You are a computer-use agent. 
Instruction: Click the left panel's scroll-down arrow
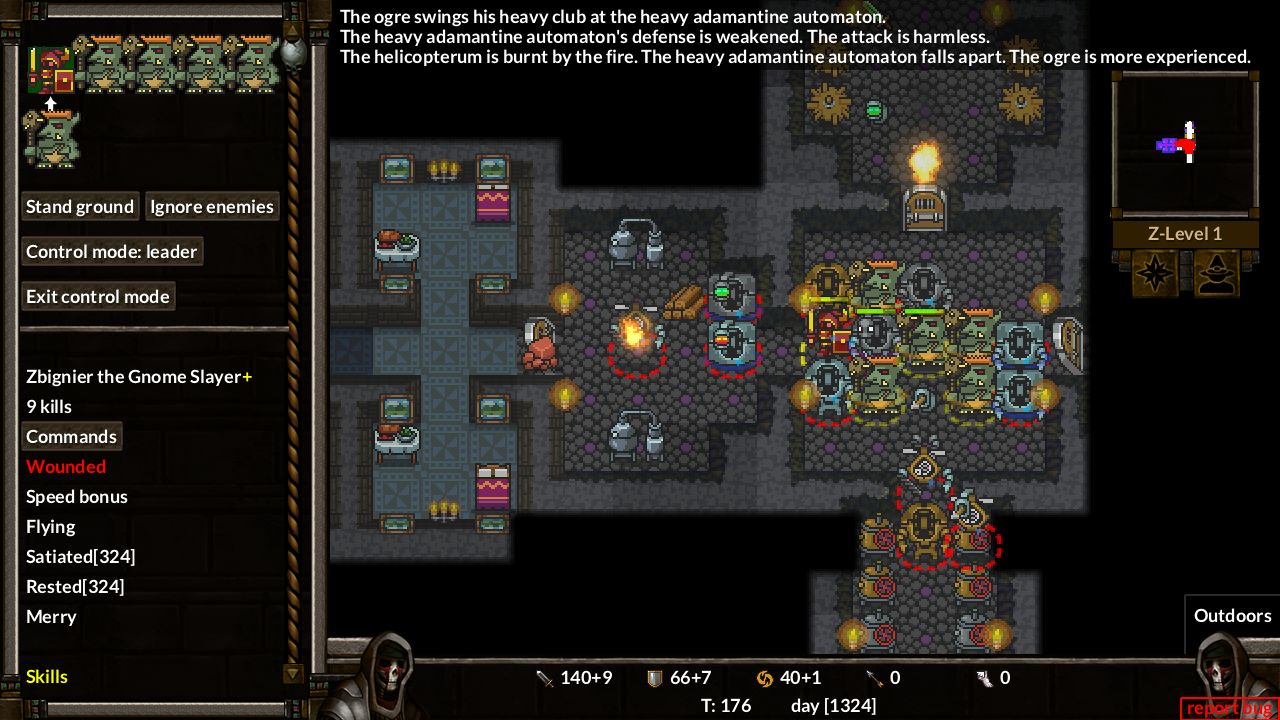(293, 674)
